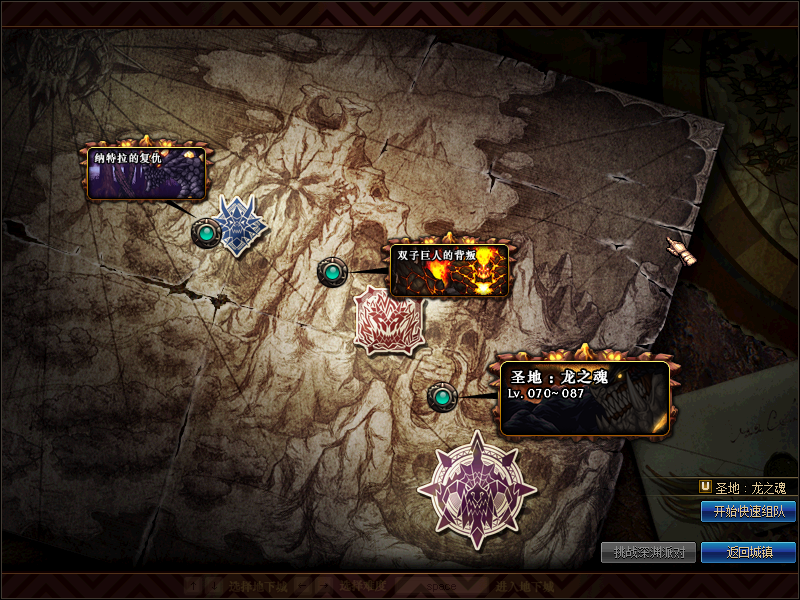Click the teal node beside 圣地：龙之魂
The height and width of the screenshot is (600, 800).
(441, 397)
